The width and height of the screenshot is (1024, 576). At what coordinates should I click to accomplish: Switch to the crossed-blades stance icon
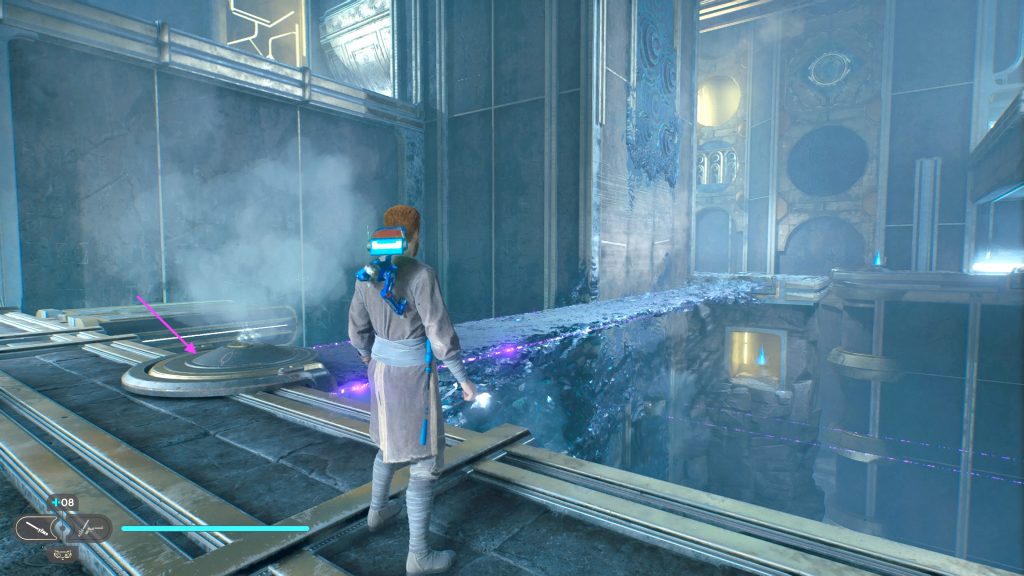click(90, 527)
